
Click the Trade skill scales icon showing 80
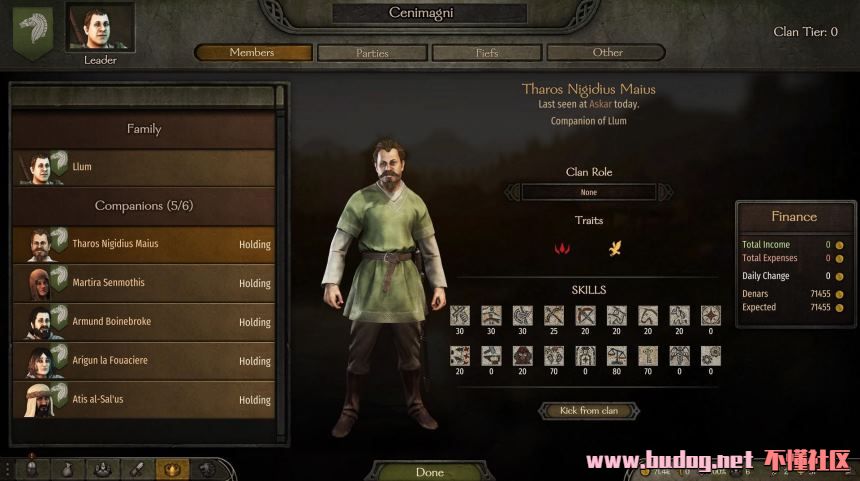616,356
